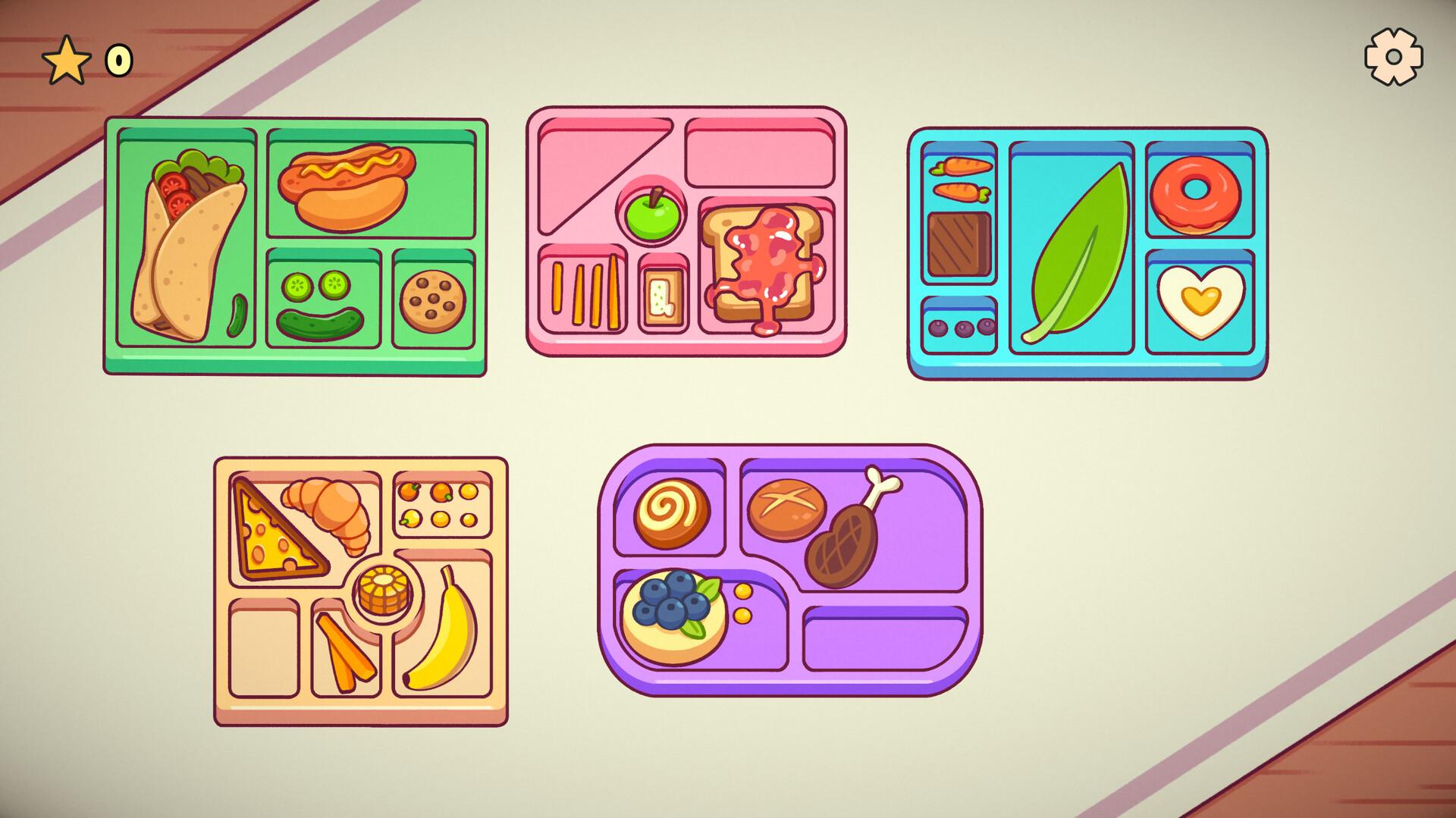The width and height of the screenshot is (1456, 818).
Task: Pick the chocolate chip cookie
Action: pos(432,301)
